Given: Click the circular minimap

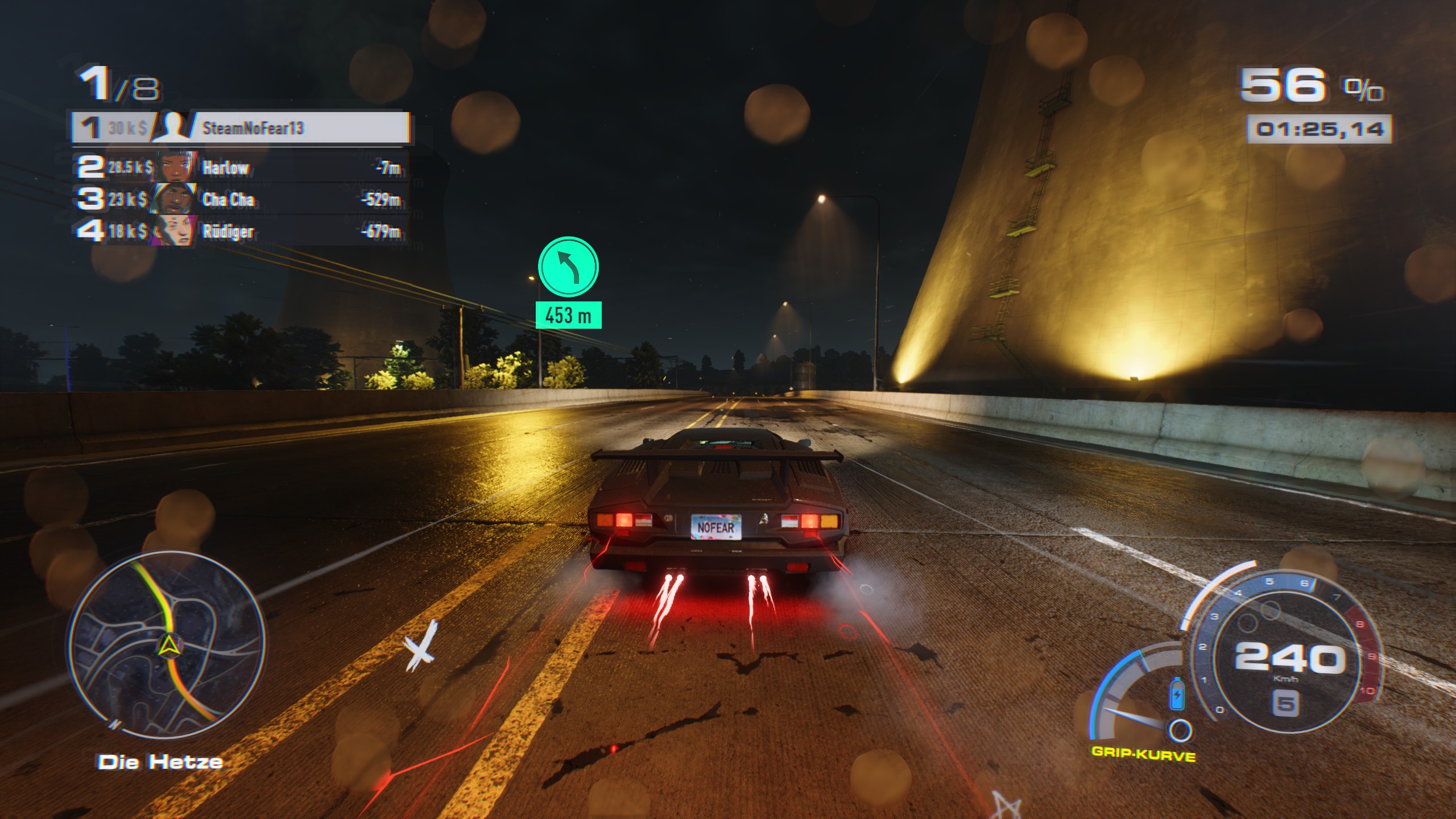Looking at the screenshot, I should click(167, 645).
